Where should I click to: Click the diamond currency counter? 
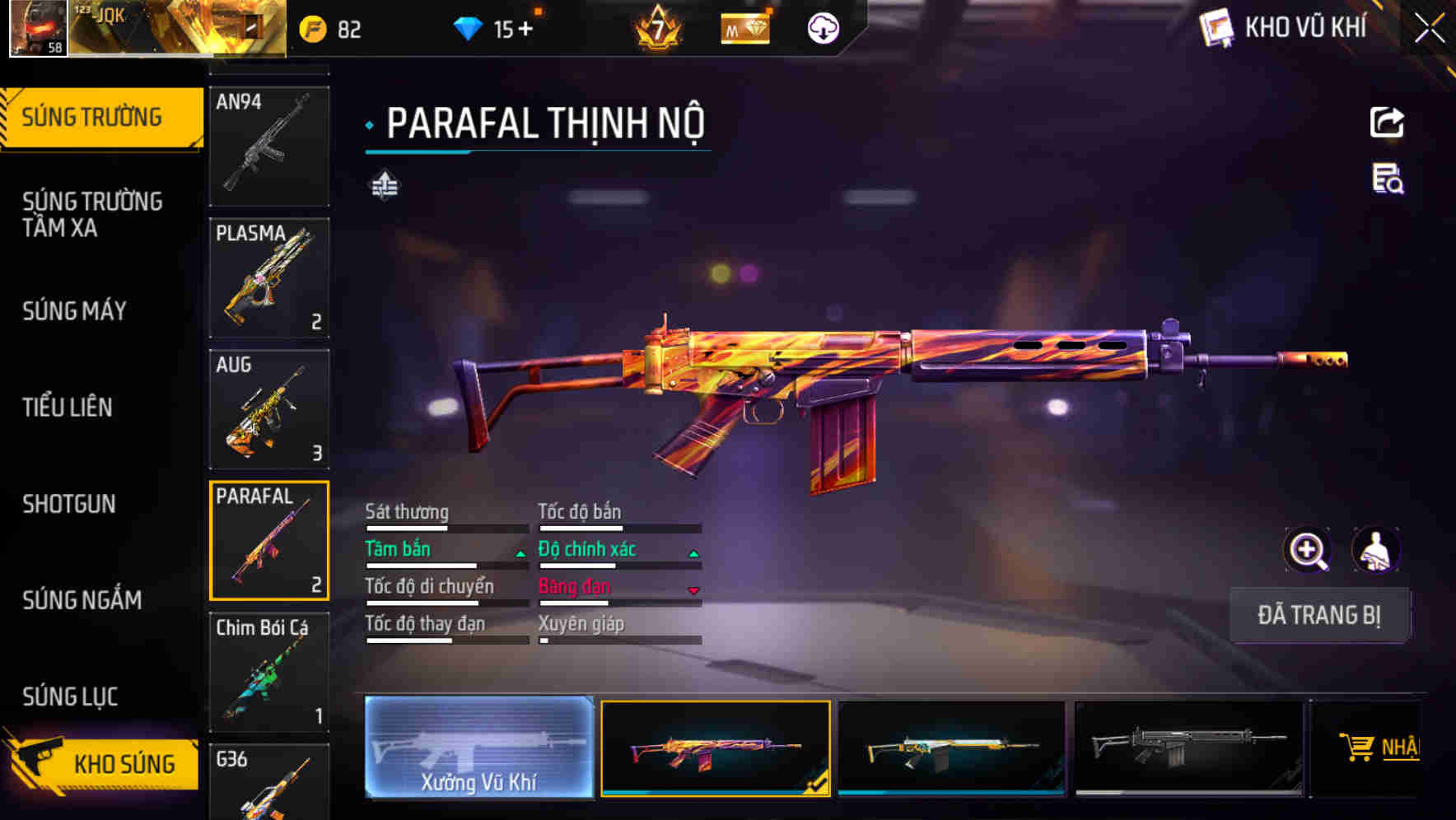click(494, 26)
